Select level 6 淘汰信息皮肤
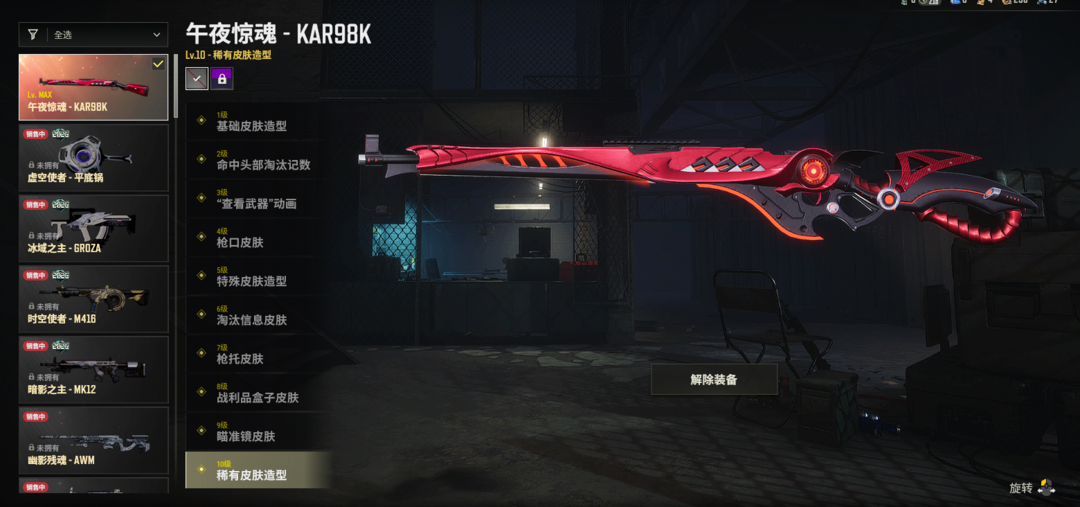This screenshot has height=507, width=1080. pos(255,316)
